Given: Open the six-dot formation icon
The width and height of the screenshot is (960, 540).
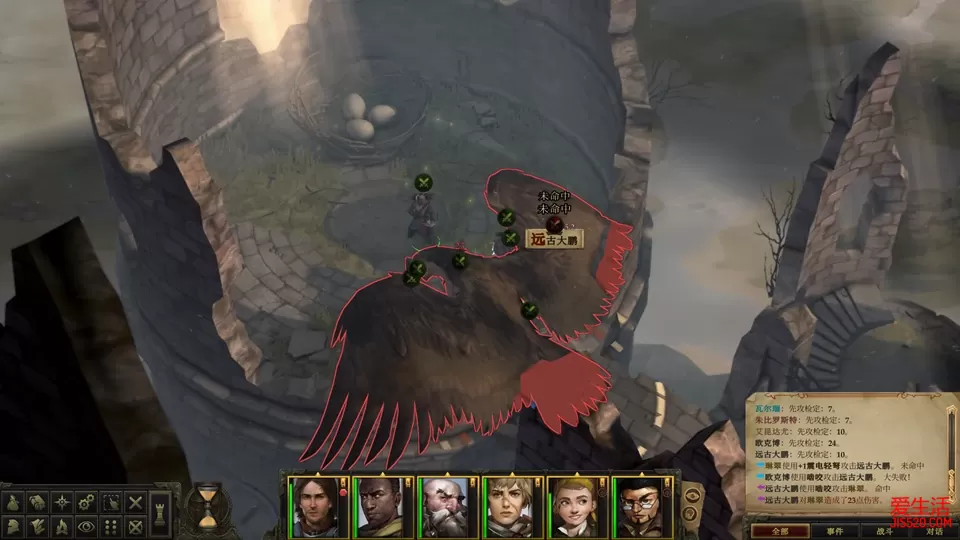Looking at the screenshot, I should coord(112,525).
